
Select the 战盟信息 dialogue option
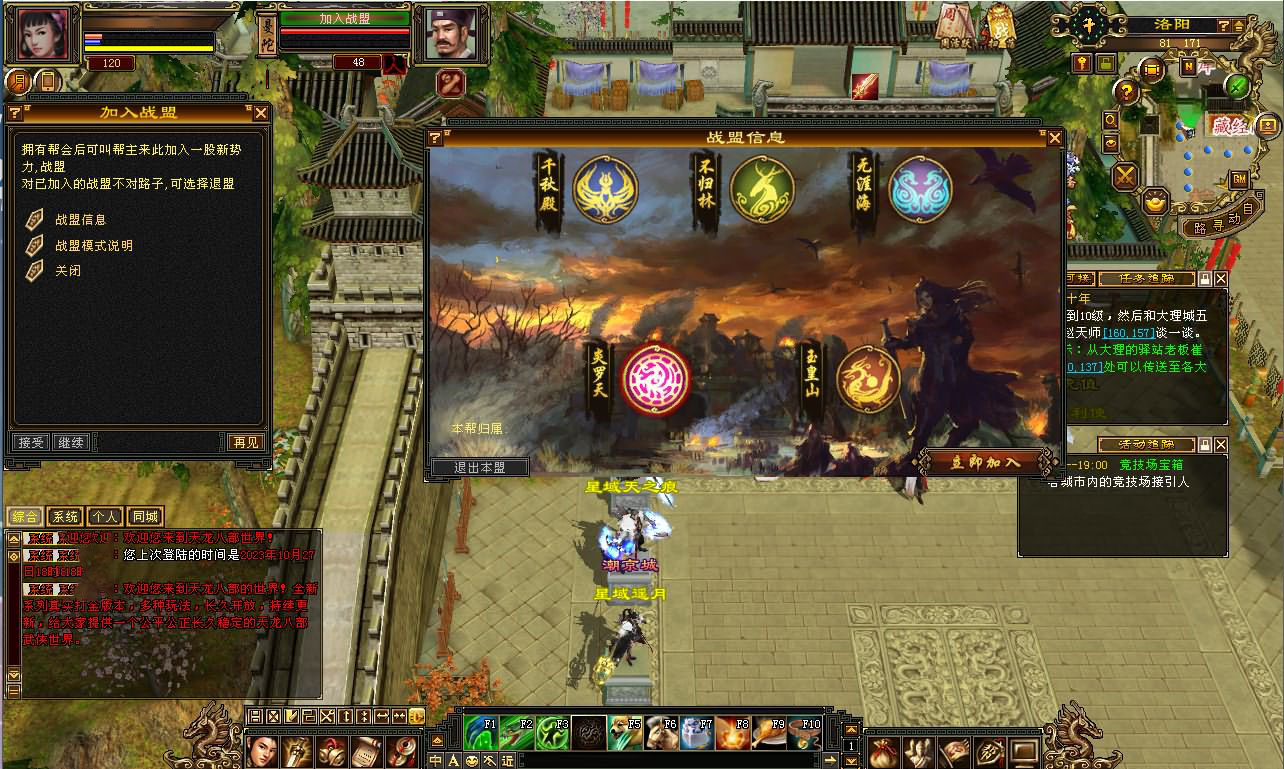point(80,219)
